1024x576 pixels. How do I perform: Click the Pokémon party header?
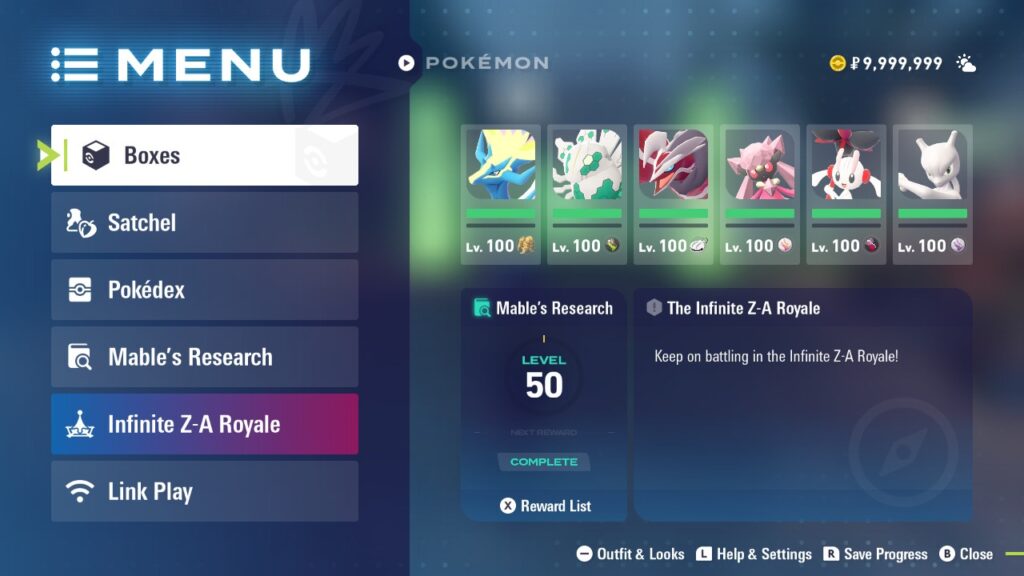pos(474,63)
